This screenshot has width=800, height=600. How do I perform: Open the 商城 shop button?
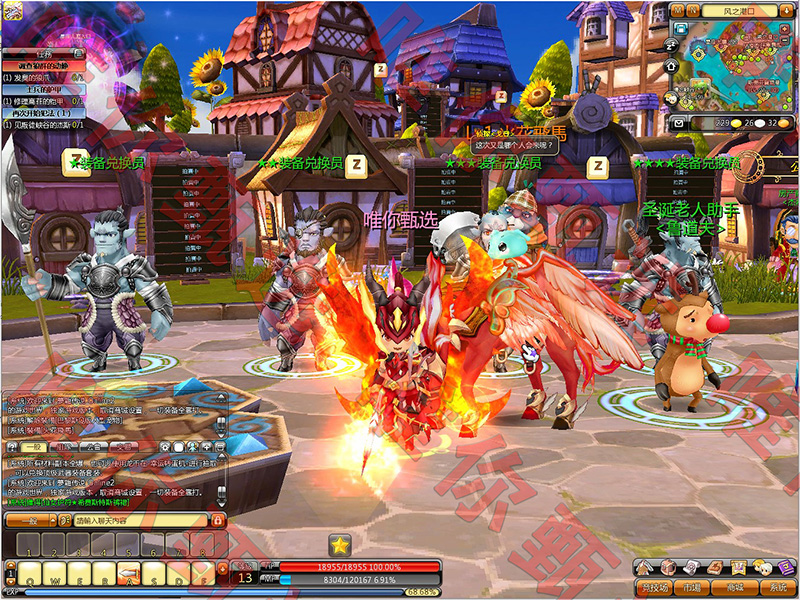tap(735, 588)
